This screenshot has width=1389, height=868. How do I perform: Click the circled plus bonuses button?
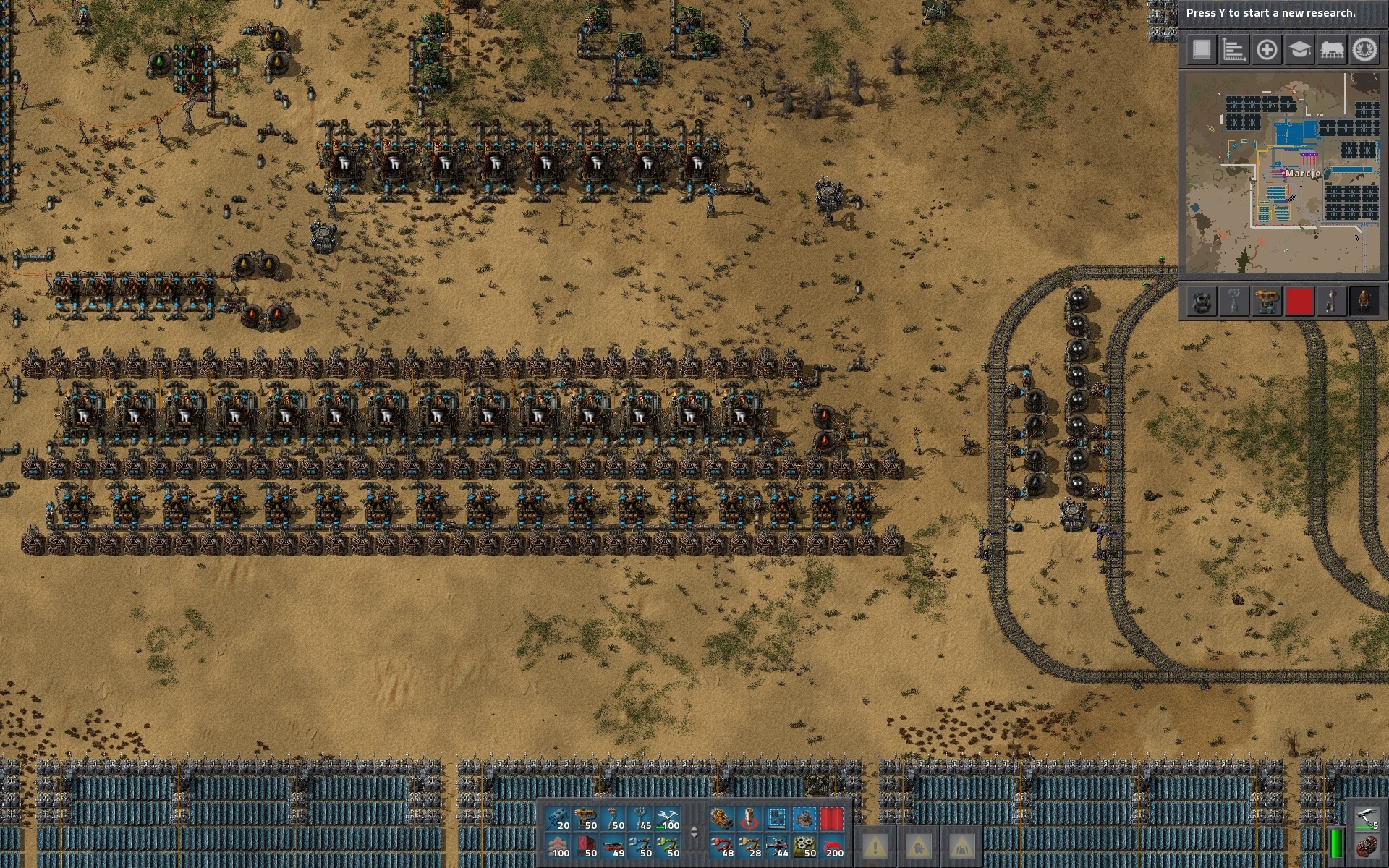point(1267,50)
